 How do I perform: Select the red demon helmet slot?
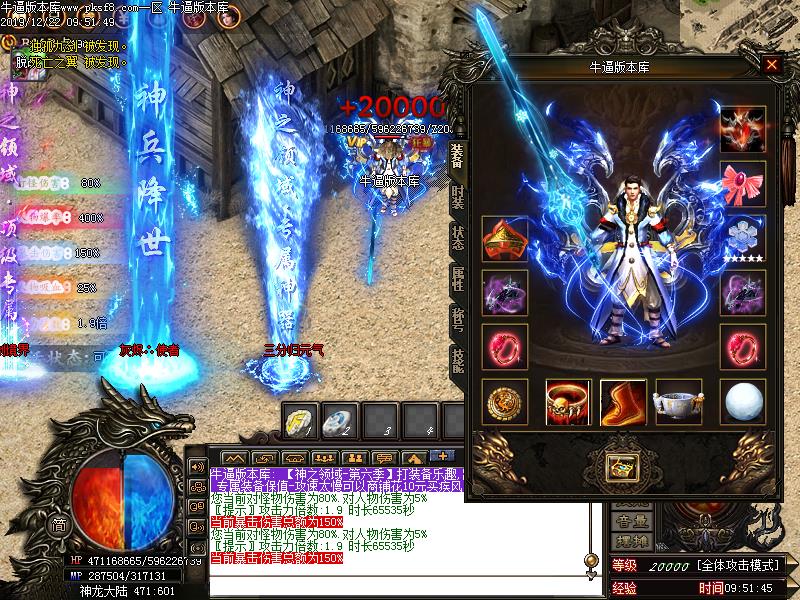pos(743,129)
